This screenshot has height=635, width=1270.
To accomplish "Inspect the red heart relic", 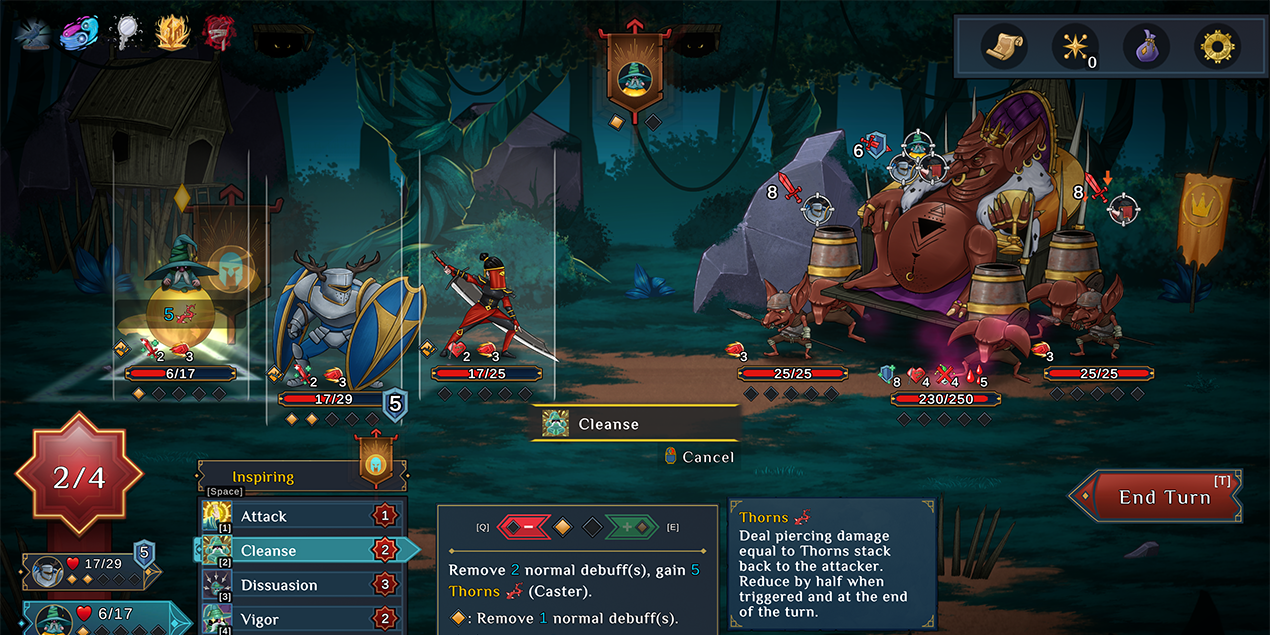I will pos(219,33).
